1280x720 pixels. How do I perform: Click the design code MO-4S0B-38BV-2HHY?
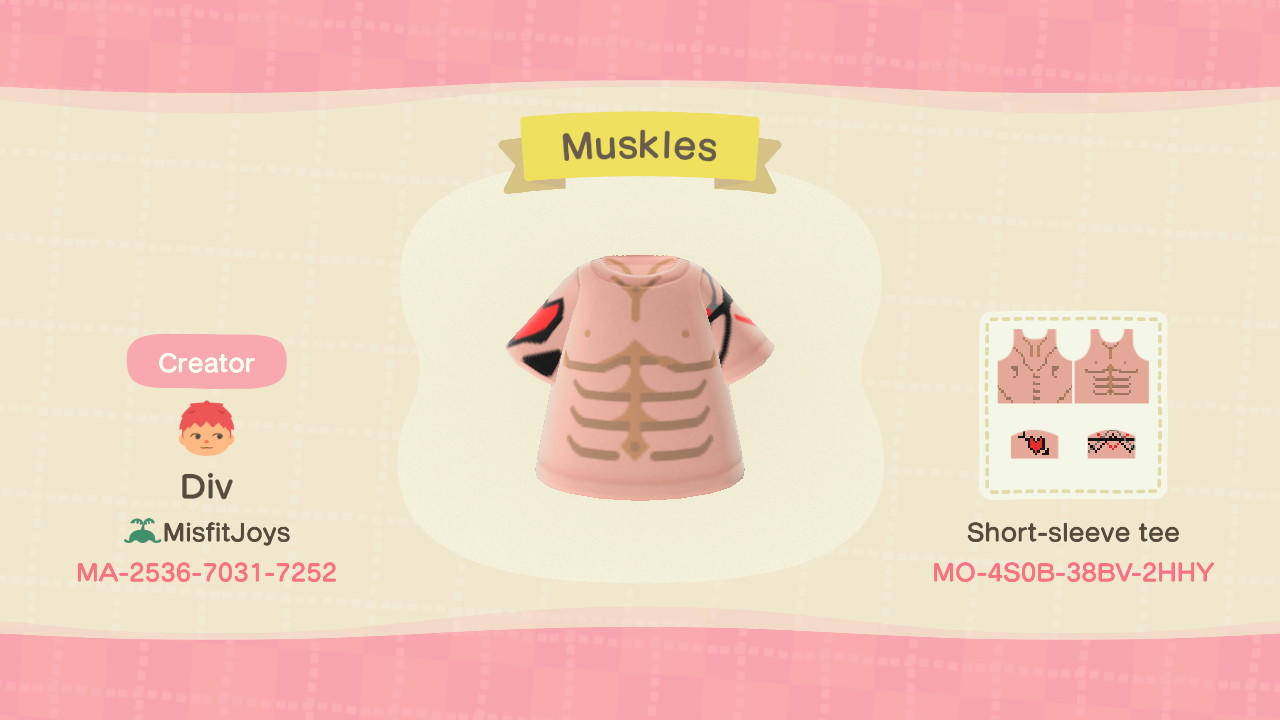click(x=1072, y=570)
